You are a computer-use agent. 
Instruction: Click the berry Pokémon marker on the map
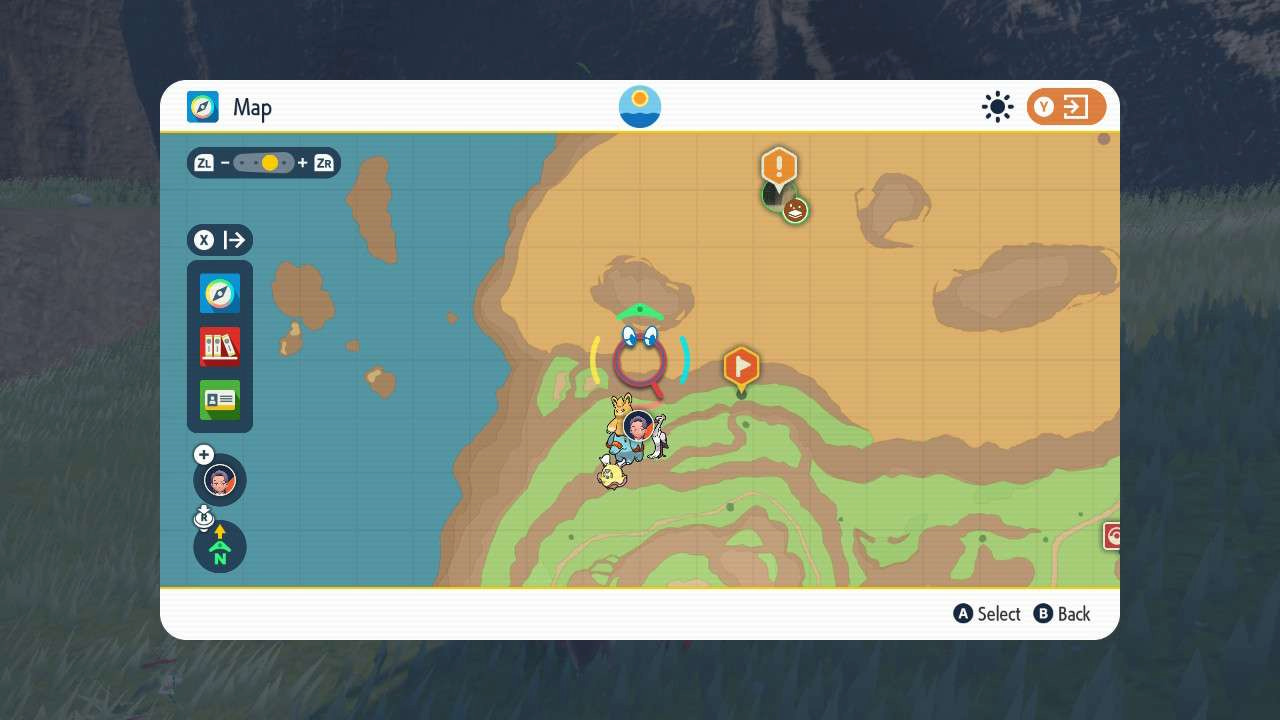(793, 208)
